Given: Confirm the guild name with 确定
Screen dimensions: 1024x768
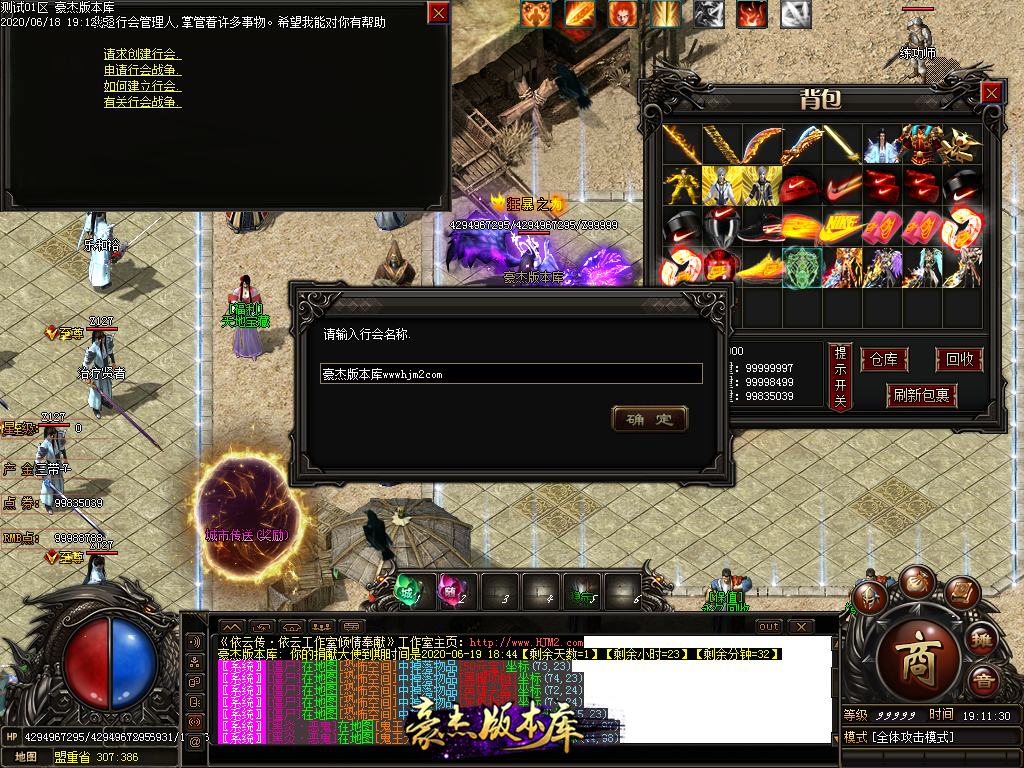Looking at the screenshot, I should click(x=649, y=419).
